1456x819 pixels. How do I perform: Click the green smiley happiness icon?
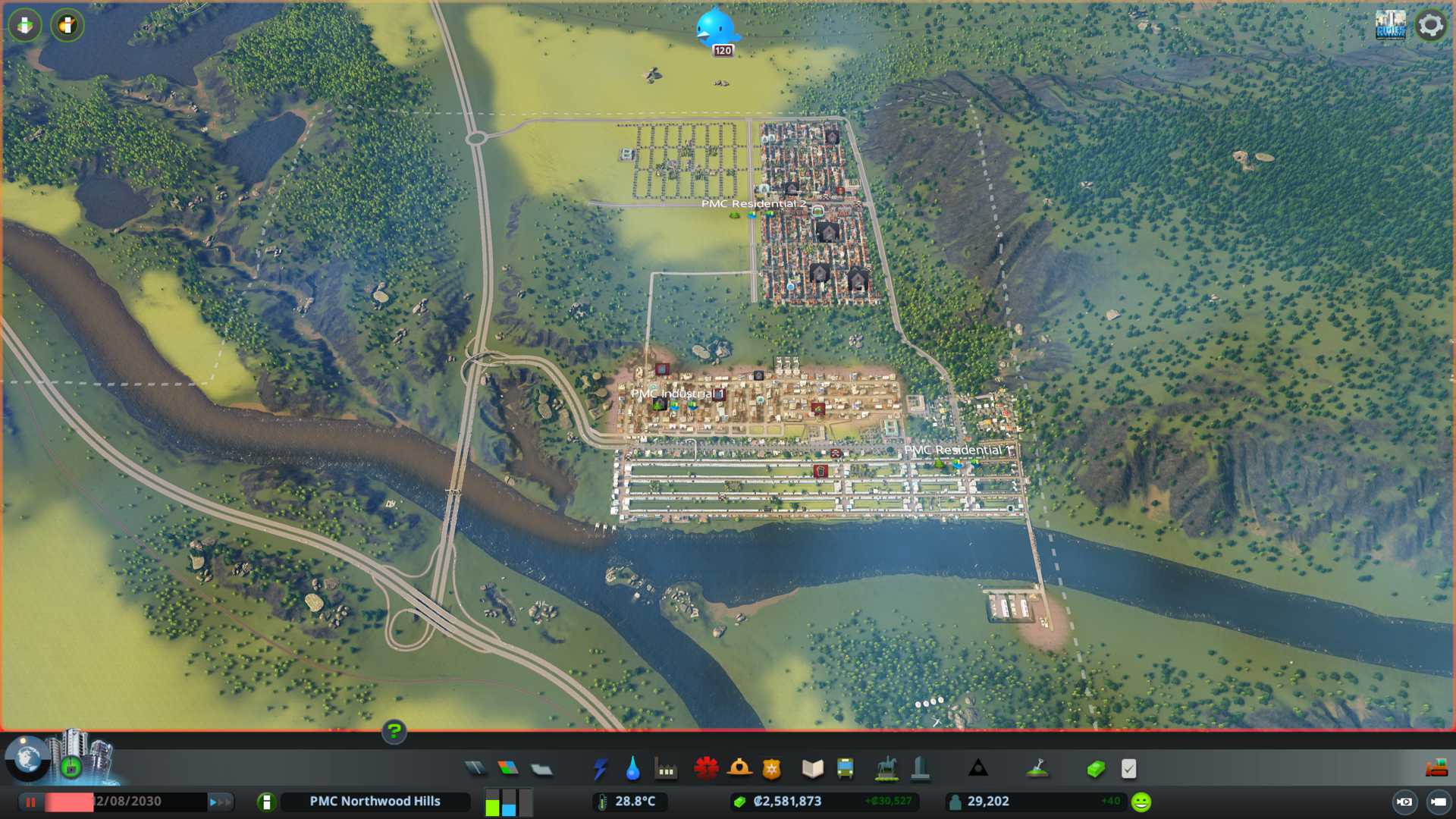pyautogui.click(x=1141, y=802)
